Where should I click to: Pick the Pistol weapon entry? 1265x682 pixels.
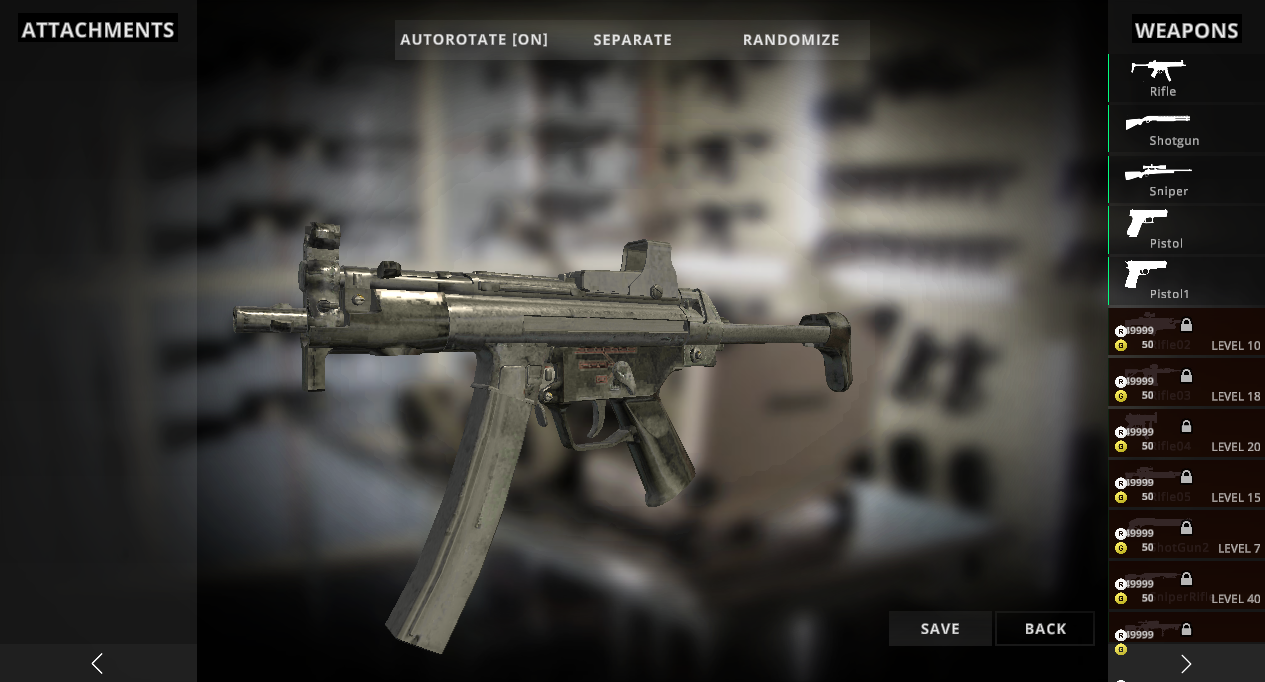[x=1186, y=231]
